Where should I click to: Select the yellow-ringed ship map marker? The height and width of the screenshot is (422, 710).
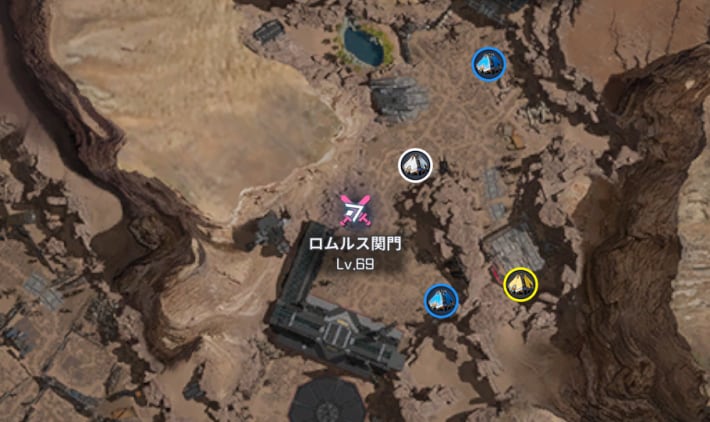pyautogui.click(x=520, y=285)
